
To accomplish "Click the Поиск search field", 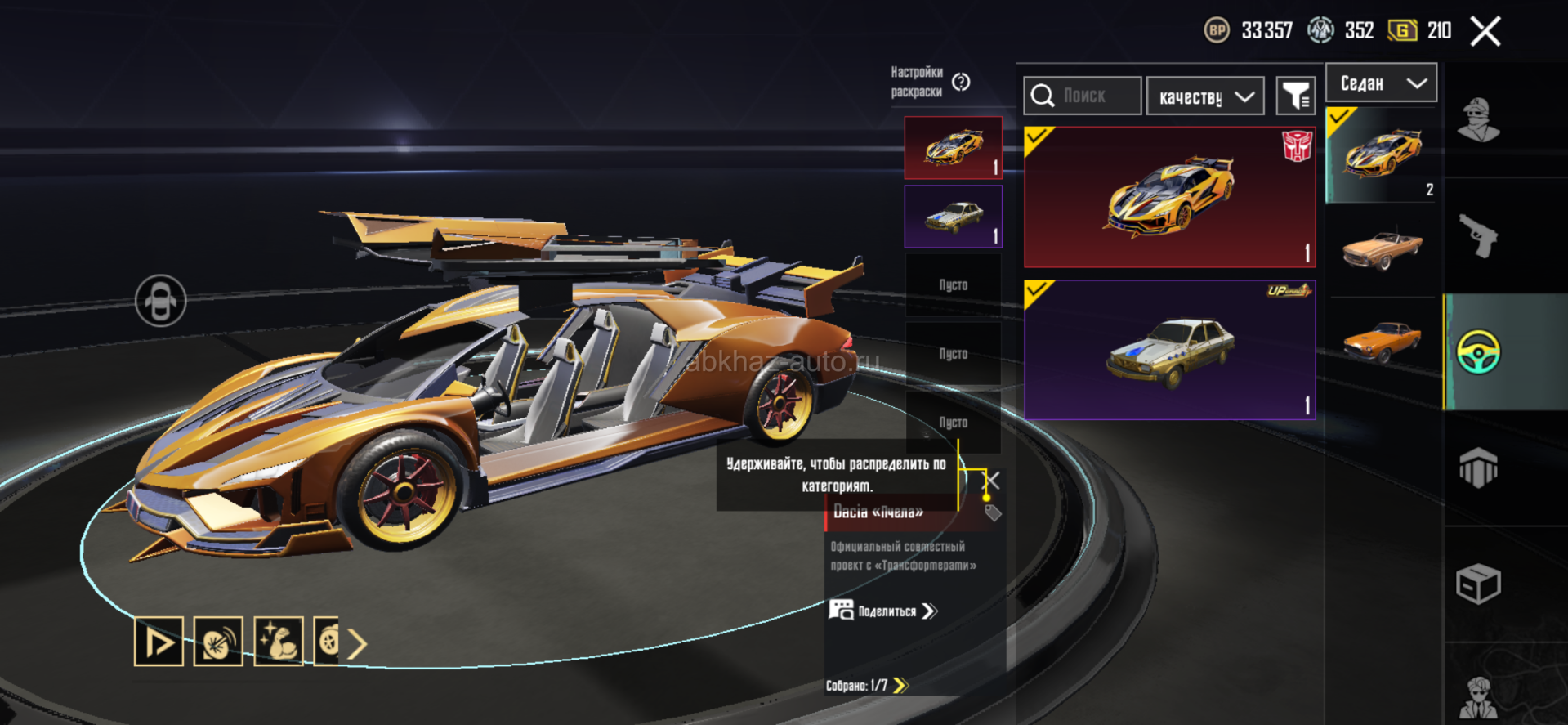I will coord(1083,96).
